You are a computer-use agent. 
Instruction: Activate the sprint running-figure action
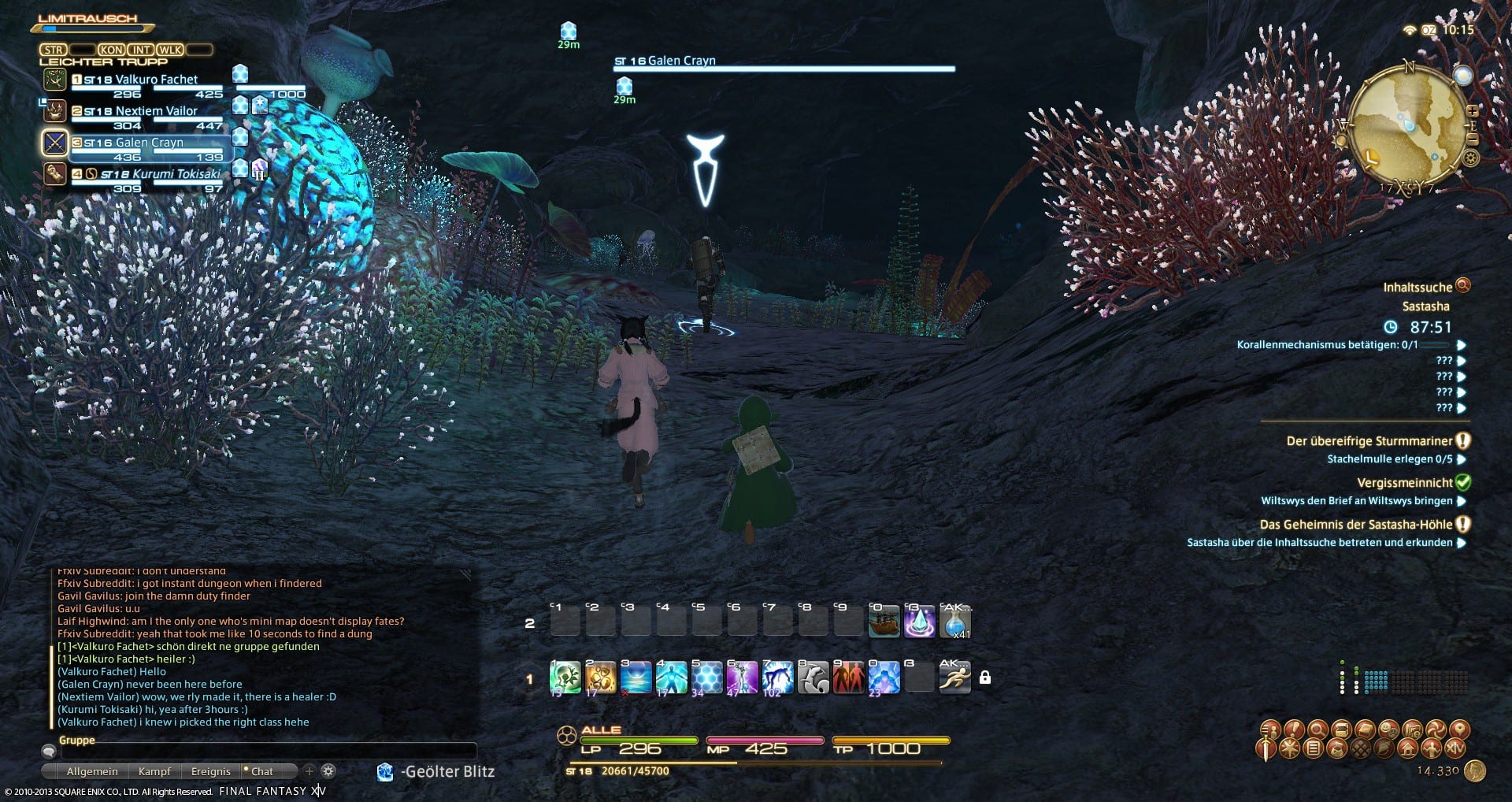pos(954,678)
